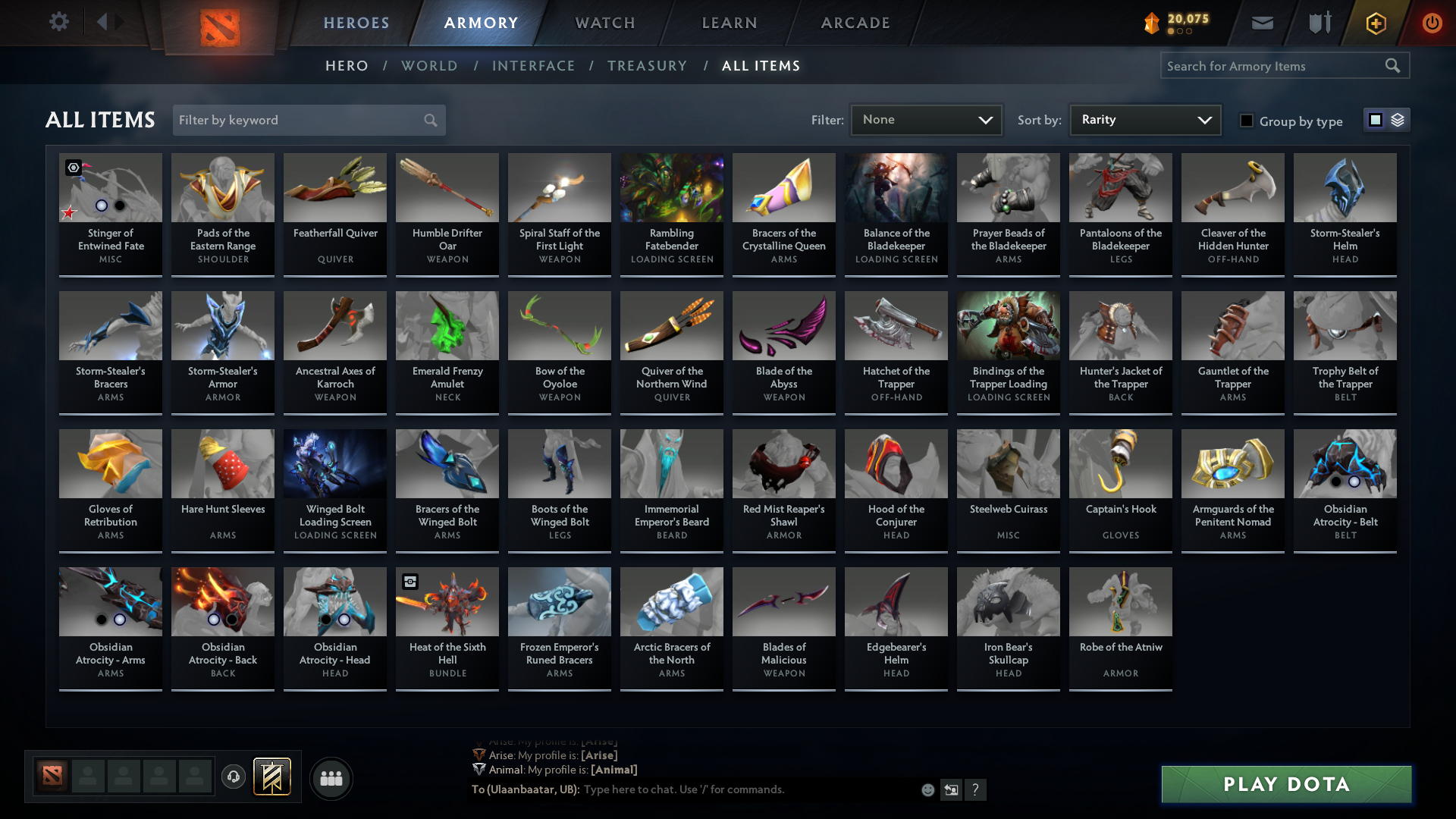Open the Sort by Rarity dropdown
Screen dimensions: 1456x819
[1144, 119]
